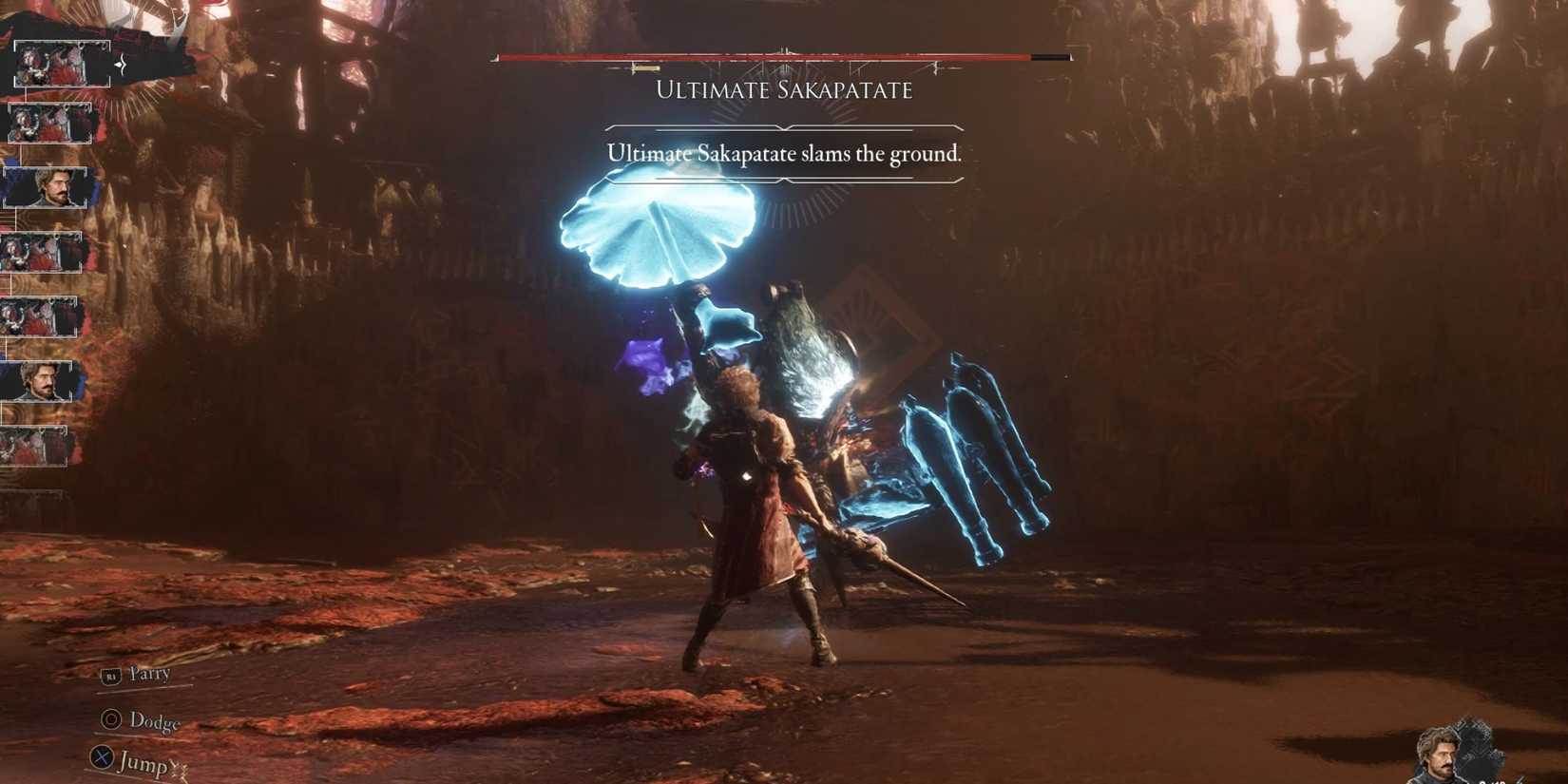Click the Ultimate Sakapatate boss name
Viewport: 1568px width, 784px height.
point(783,90)
